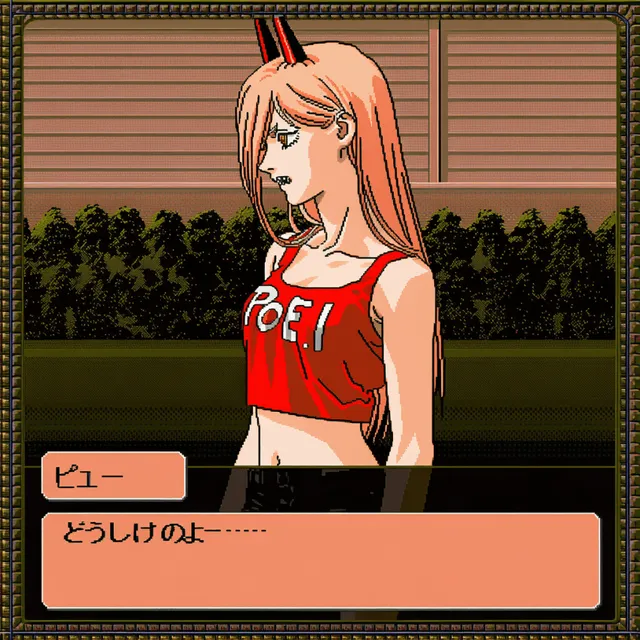Click the dialogue text box to continue
Image resolution: width=640 pixels, height=640 pixels.
click(x=320, y=560)
